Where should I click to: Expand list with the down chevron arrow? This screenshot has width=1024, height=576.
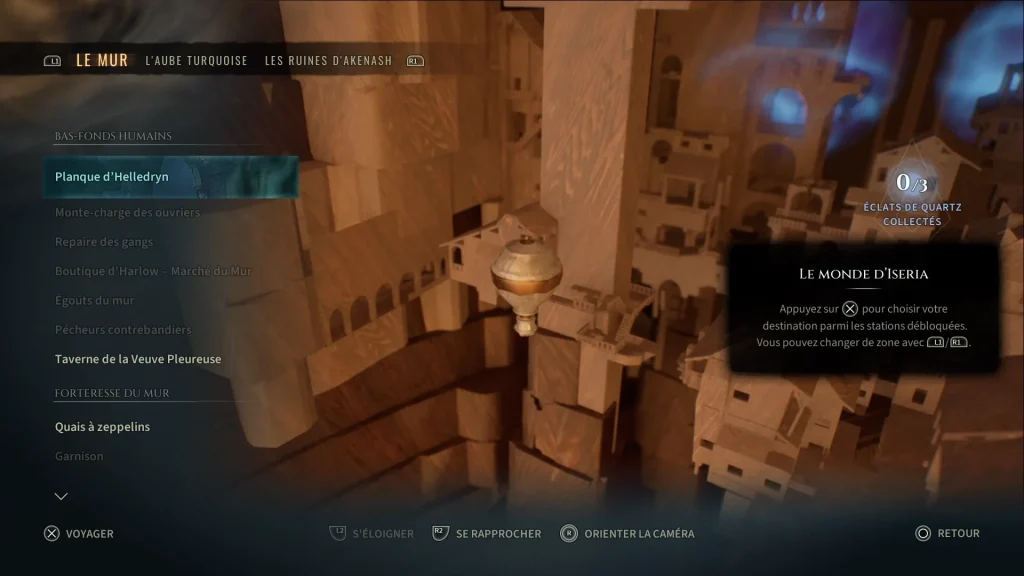click(61, 496)
